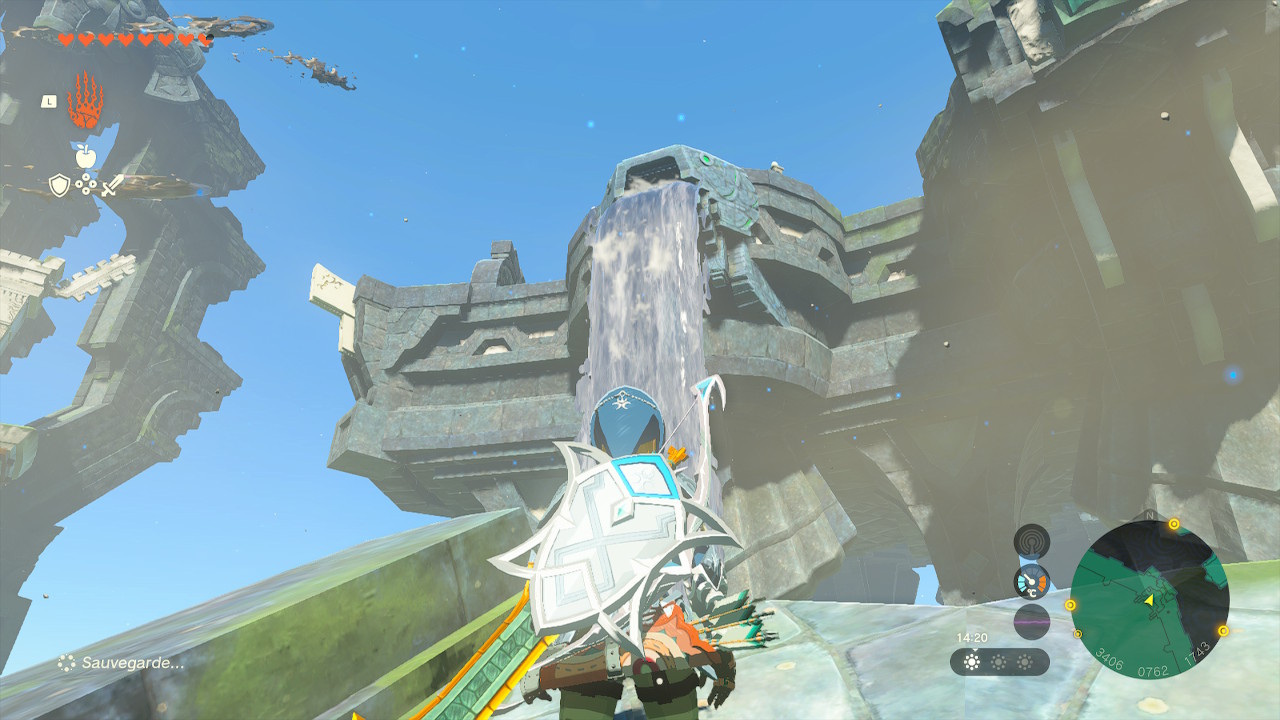
Task: Open the shield quick-select icon
Action: [59, 185]
